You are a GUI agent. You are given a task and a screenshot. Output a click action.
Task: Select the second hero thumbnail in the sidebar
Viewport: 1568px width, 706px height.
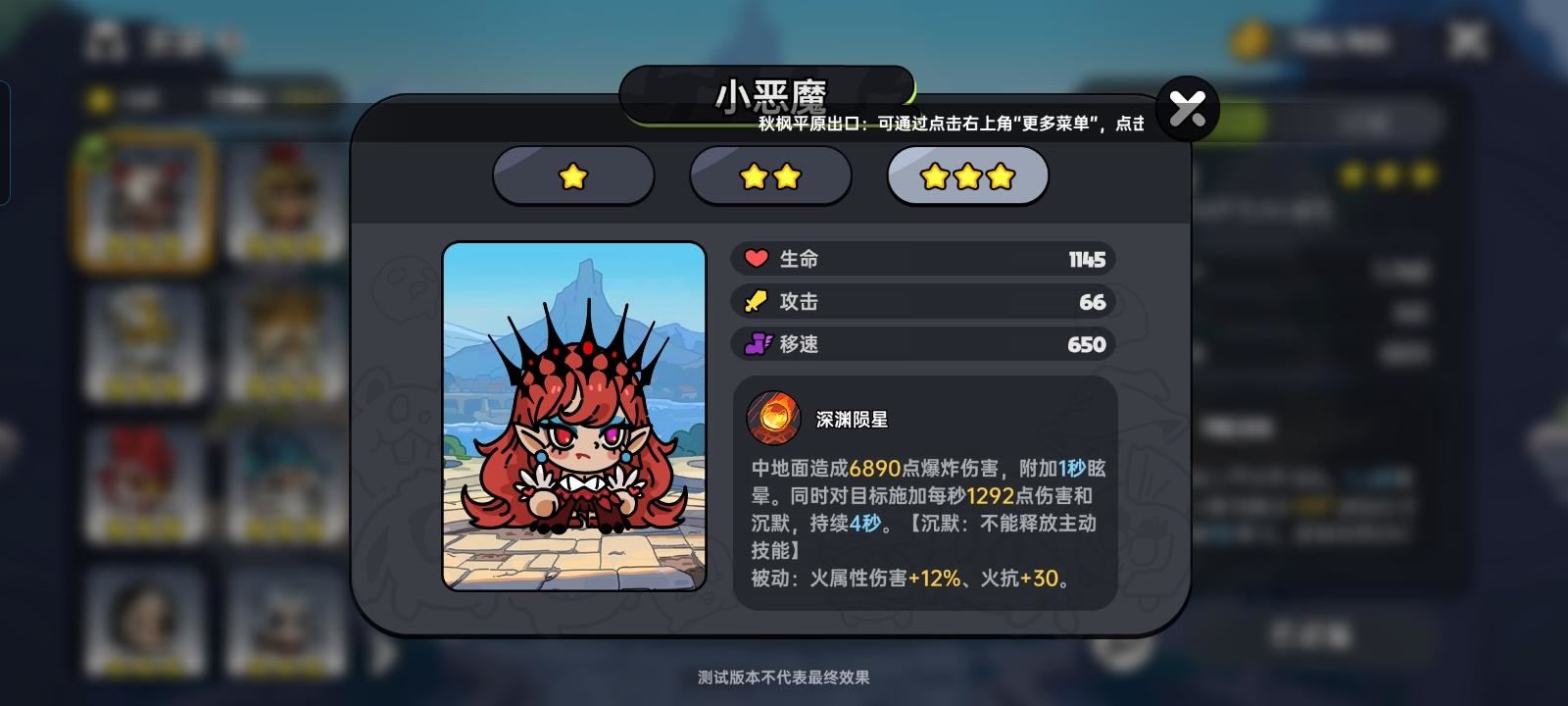click(x=282, y=196)
